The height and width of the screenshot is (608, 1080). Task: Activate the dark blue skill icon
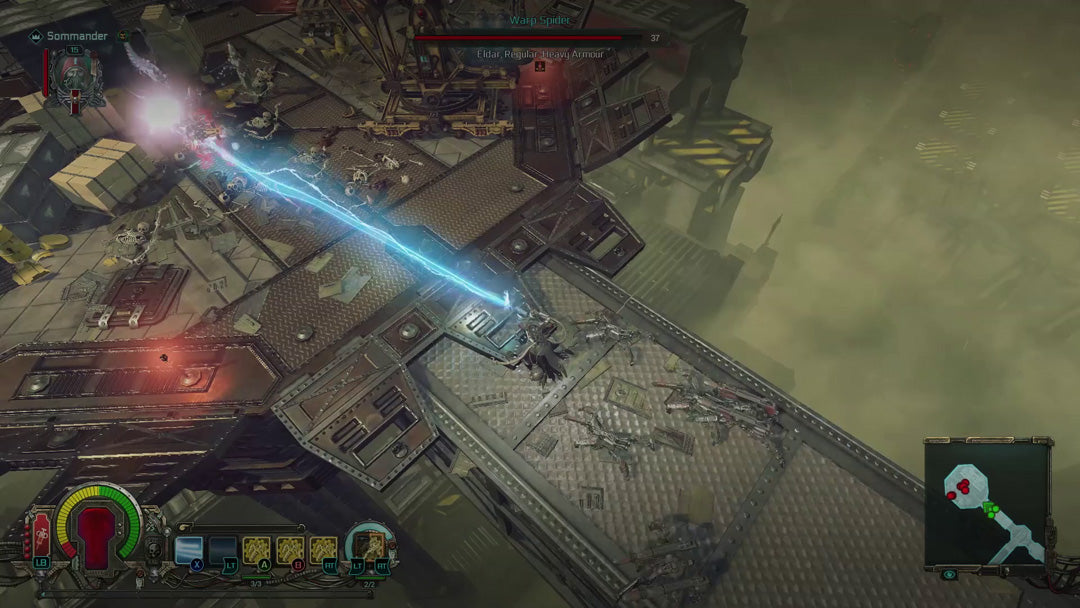pyautogui.click(x=223, y=549)
